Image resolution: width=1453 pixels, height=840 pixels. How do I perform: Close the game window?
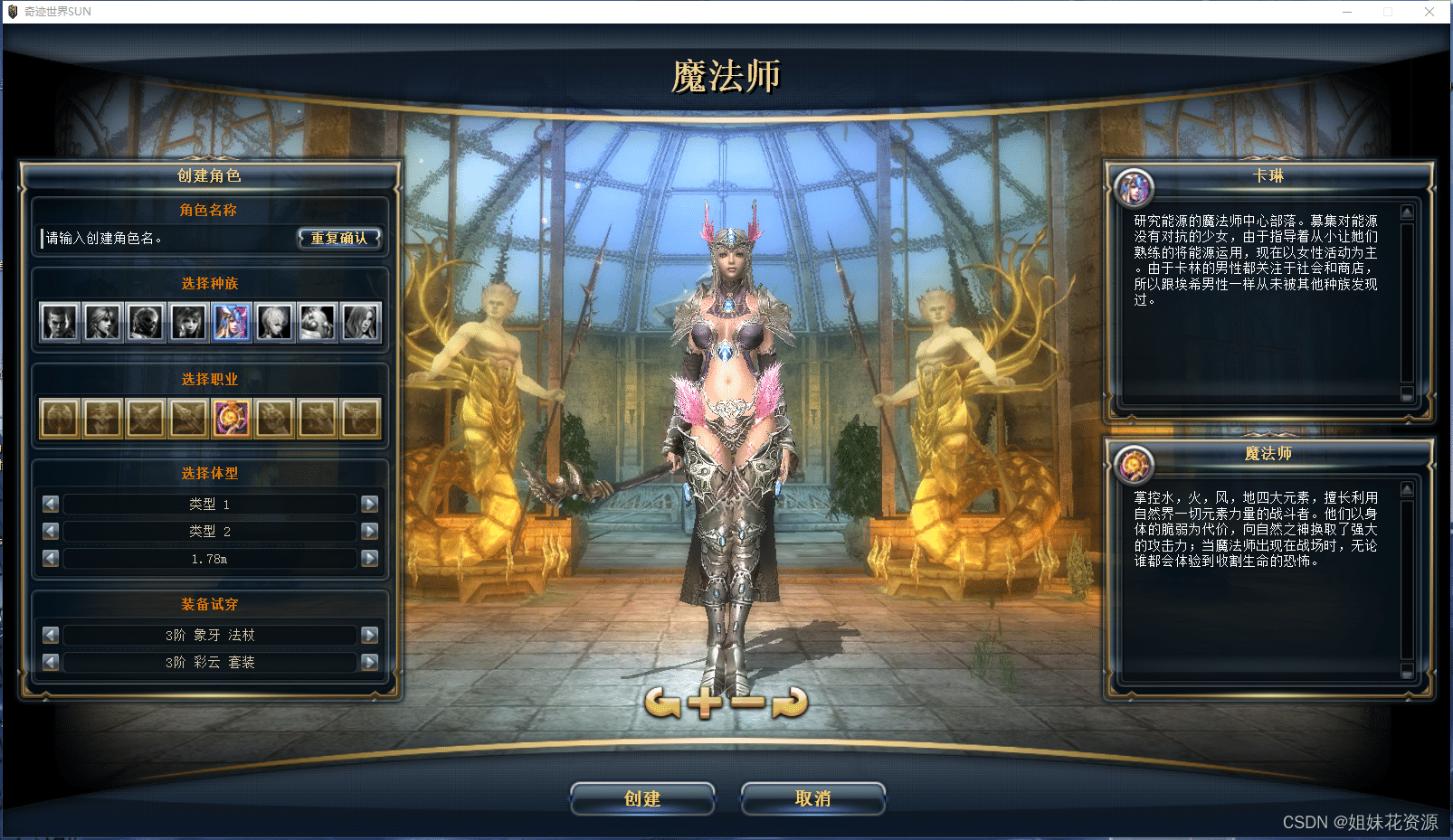1429,12
